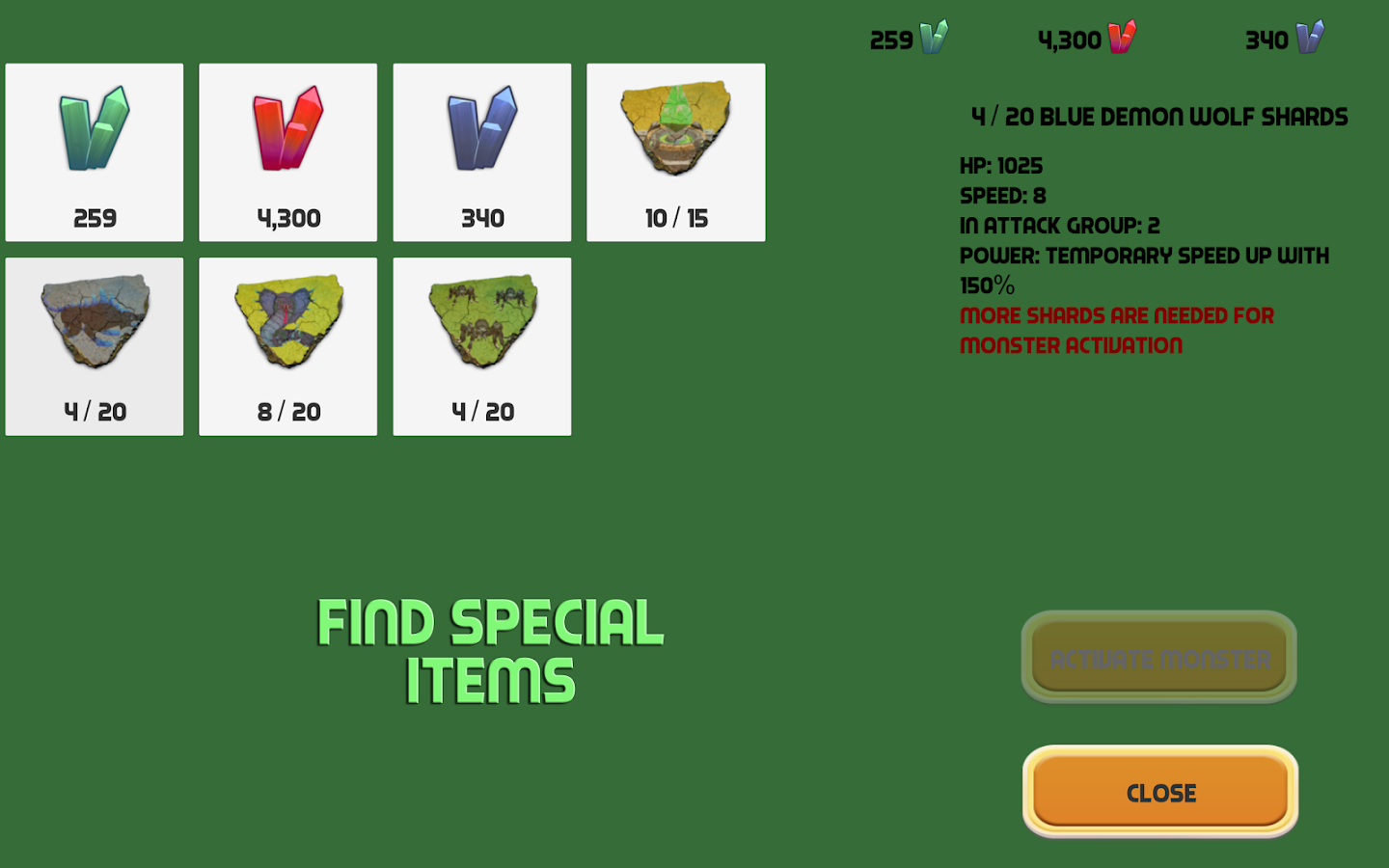Click the red crystal counter showing 4,300

point(1083,40)
